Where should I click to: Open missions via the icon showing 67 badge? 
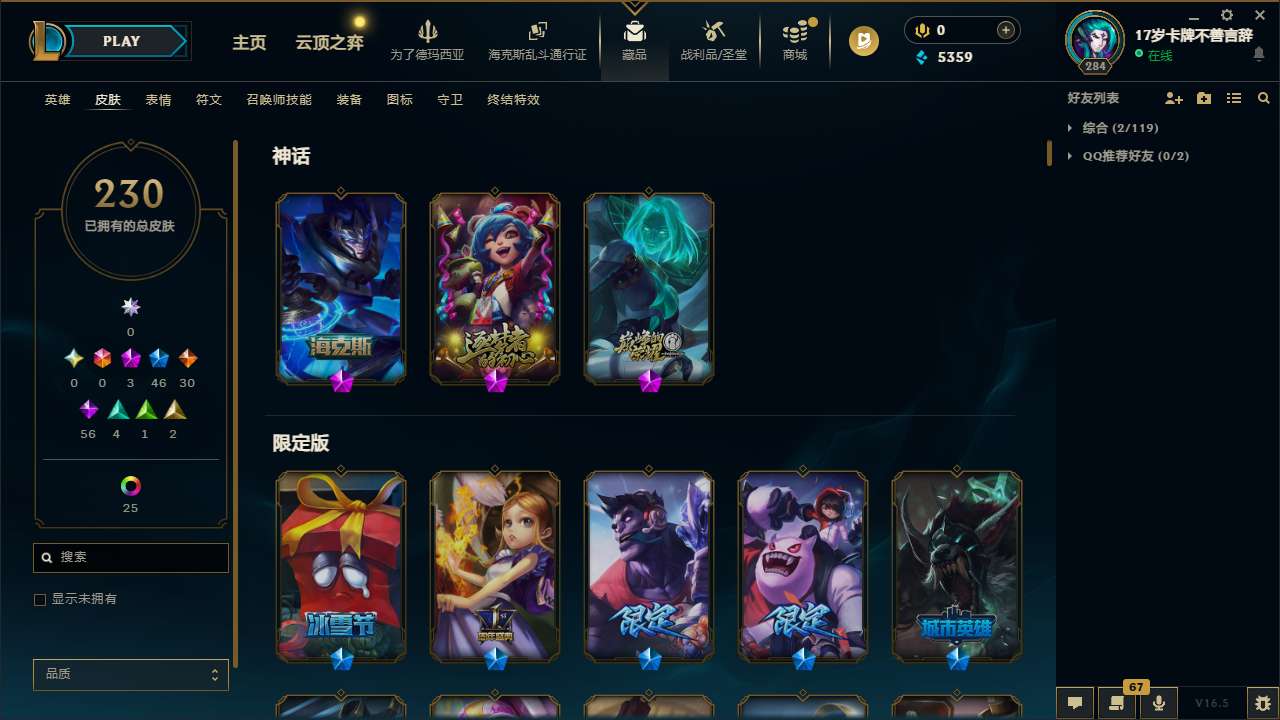[1117, 702]
